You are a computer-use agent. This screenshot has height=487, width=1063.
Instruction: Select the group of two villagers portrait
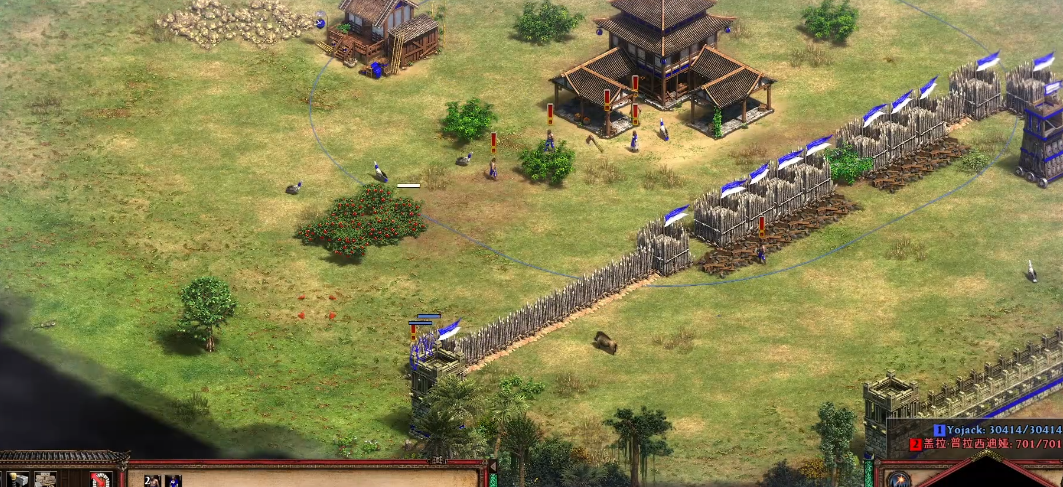(x=152, y=481)
